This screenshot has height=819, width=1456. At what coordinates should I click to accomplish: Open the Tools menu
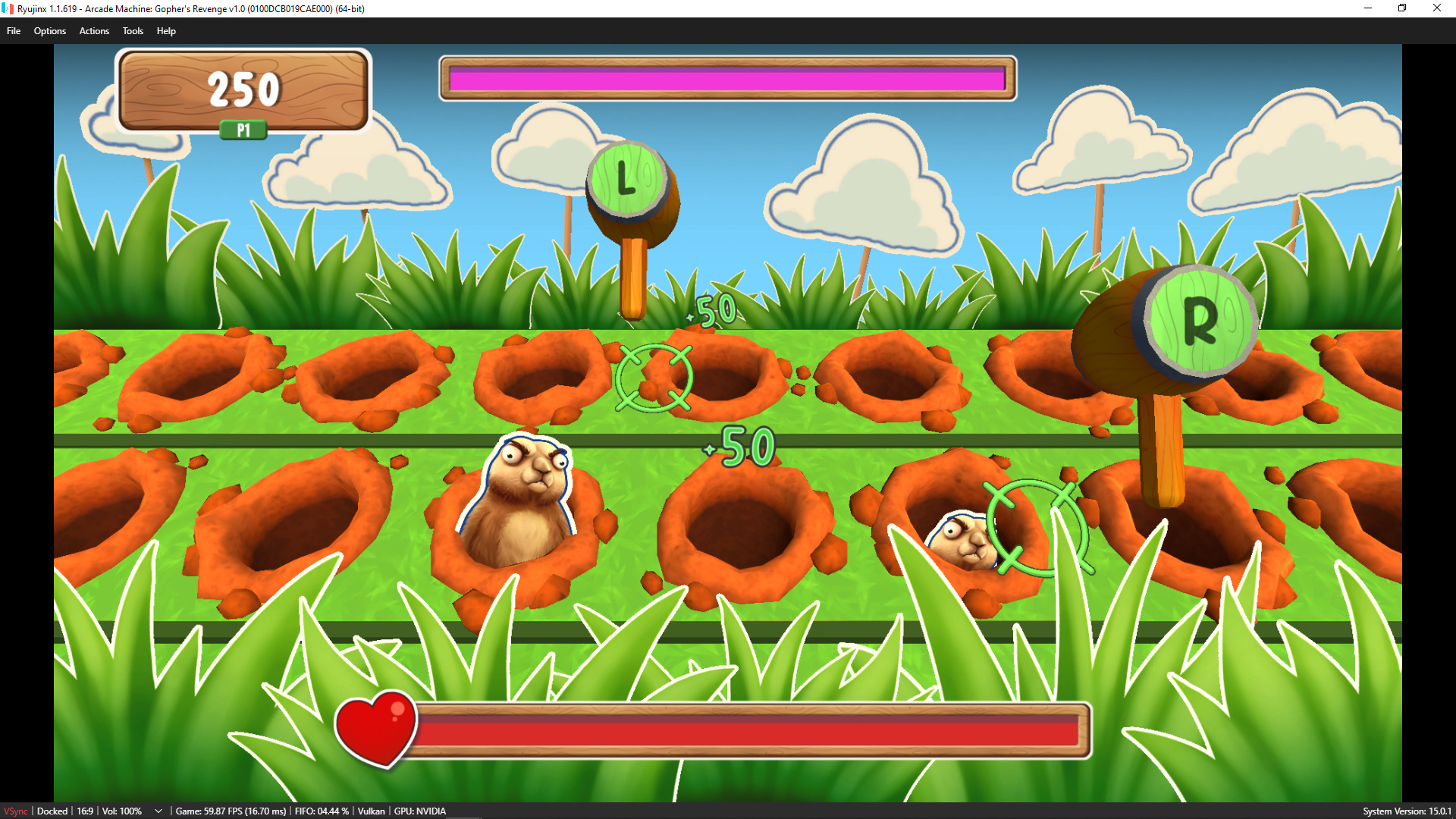click(x=133, y=31)
